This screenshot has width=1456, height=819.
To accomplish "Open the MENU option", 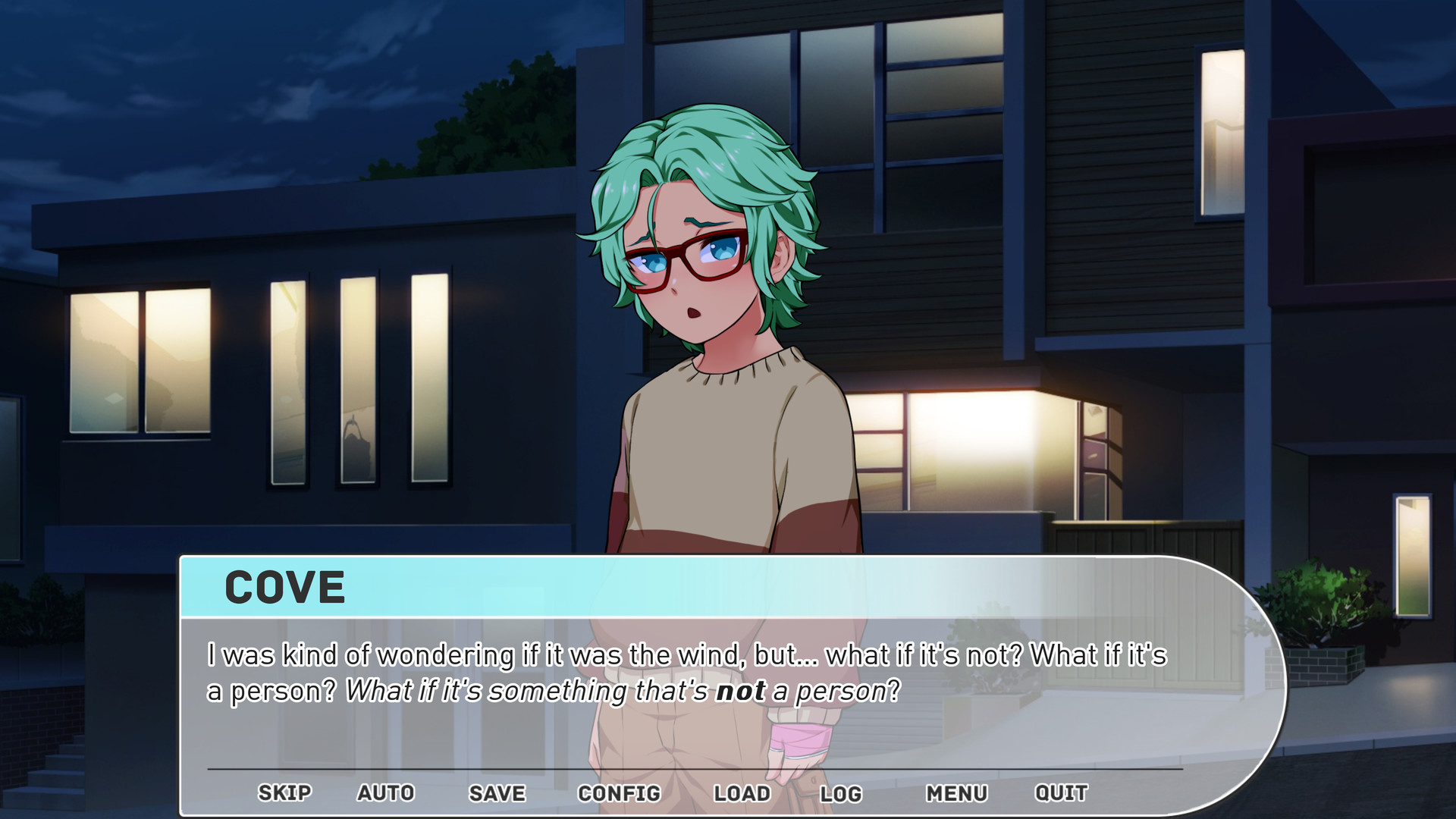I will pyautogui.click(x=957, y=793).
